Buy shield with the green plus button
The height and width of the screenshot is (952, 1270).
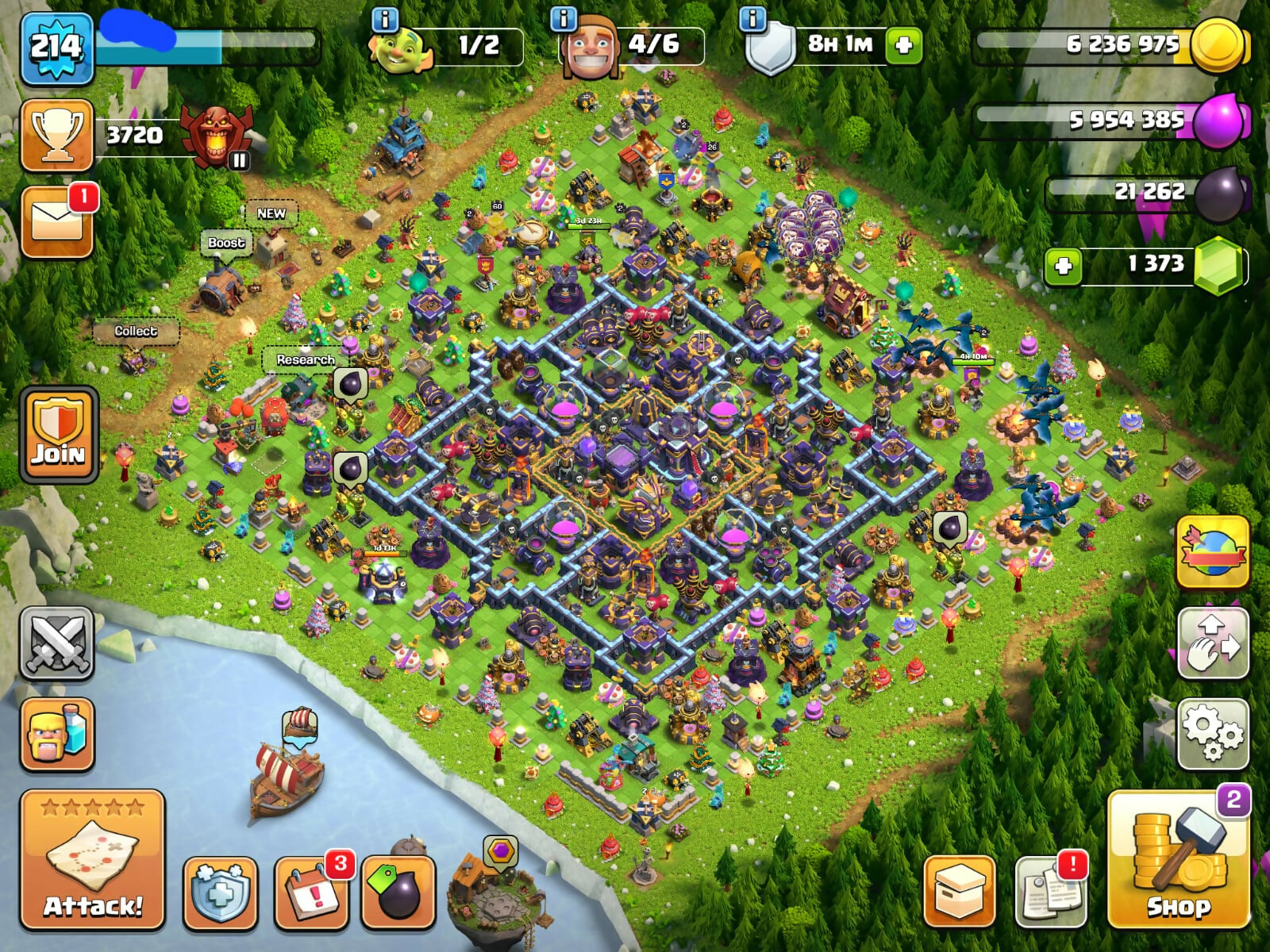coord(903,45)
